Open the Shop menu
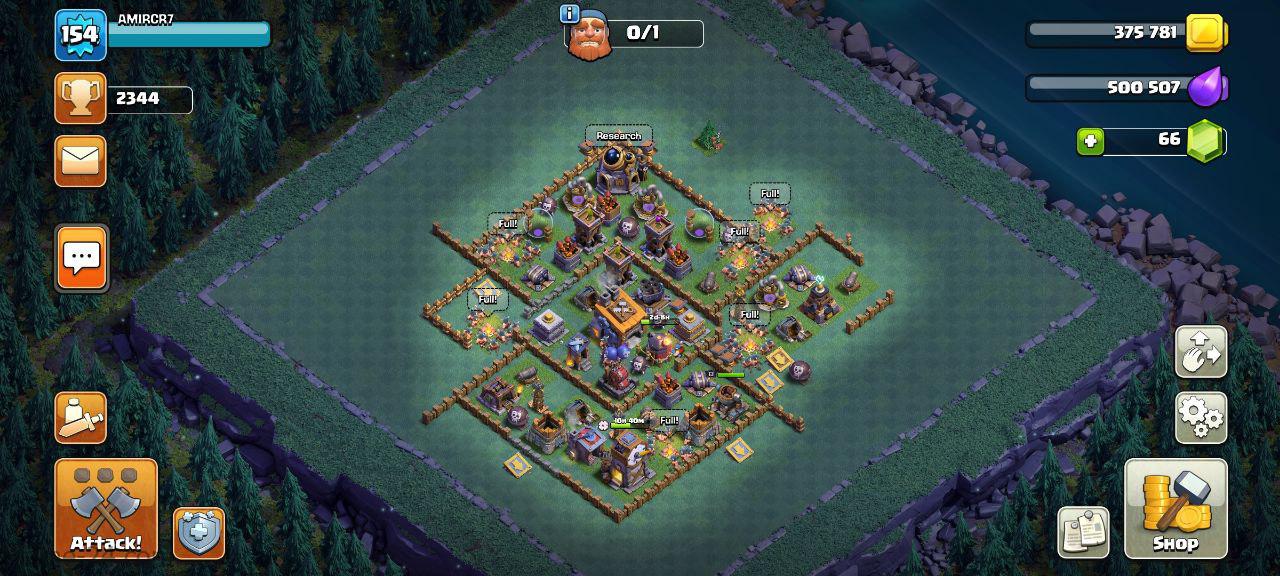Screen dimensions: 1280x576 (x=1175, y=508)
